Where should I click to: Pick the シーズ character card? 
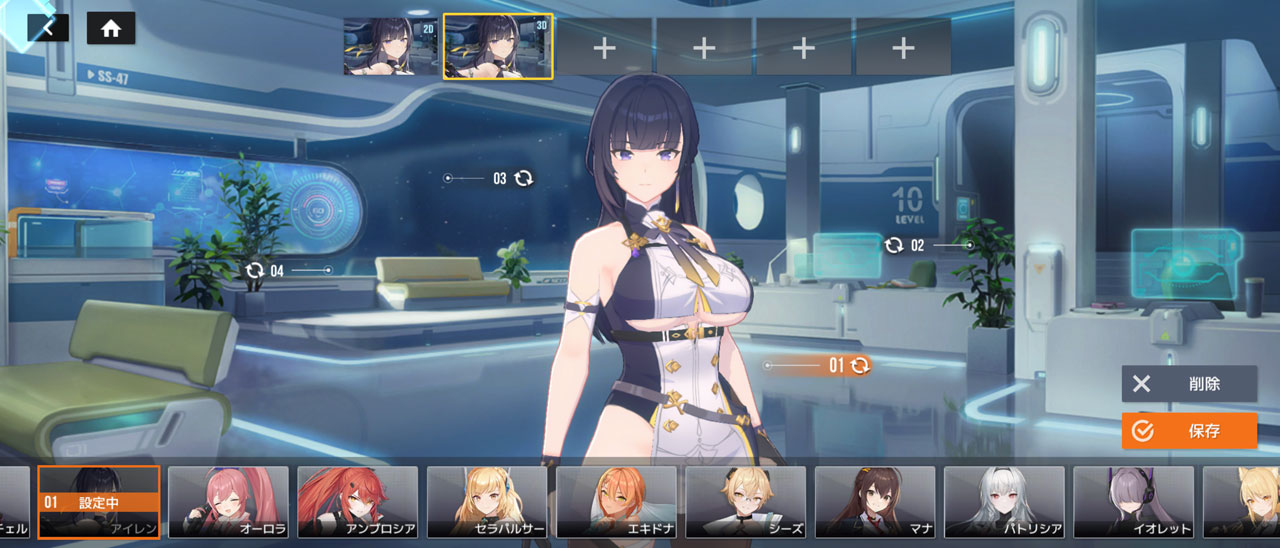745,502
